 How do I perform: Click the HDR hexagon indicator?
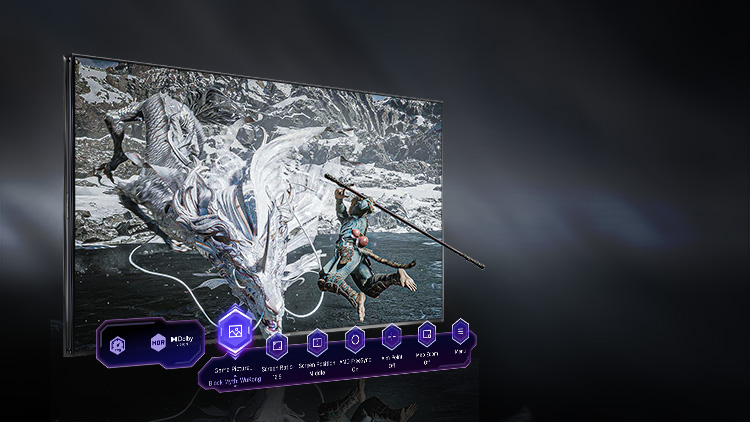tap(158, 342)
